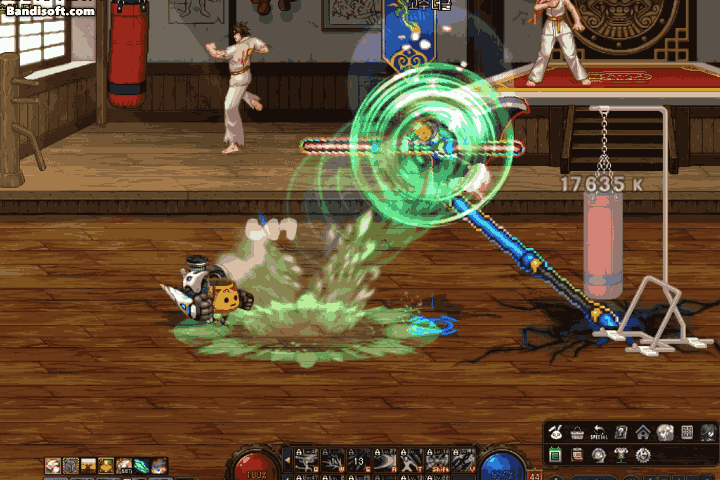The image size is (720, 480).
Task: Open the shopping basket shop
Action: (578, 432)
